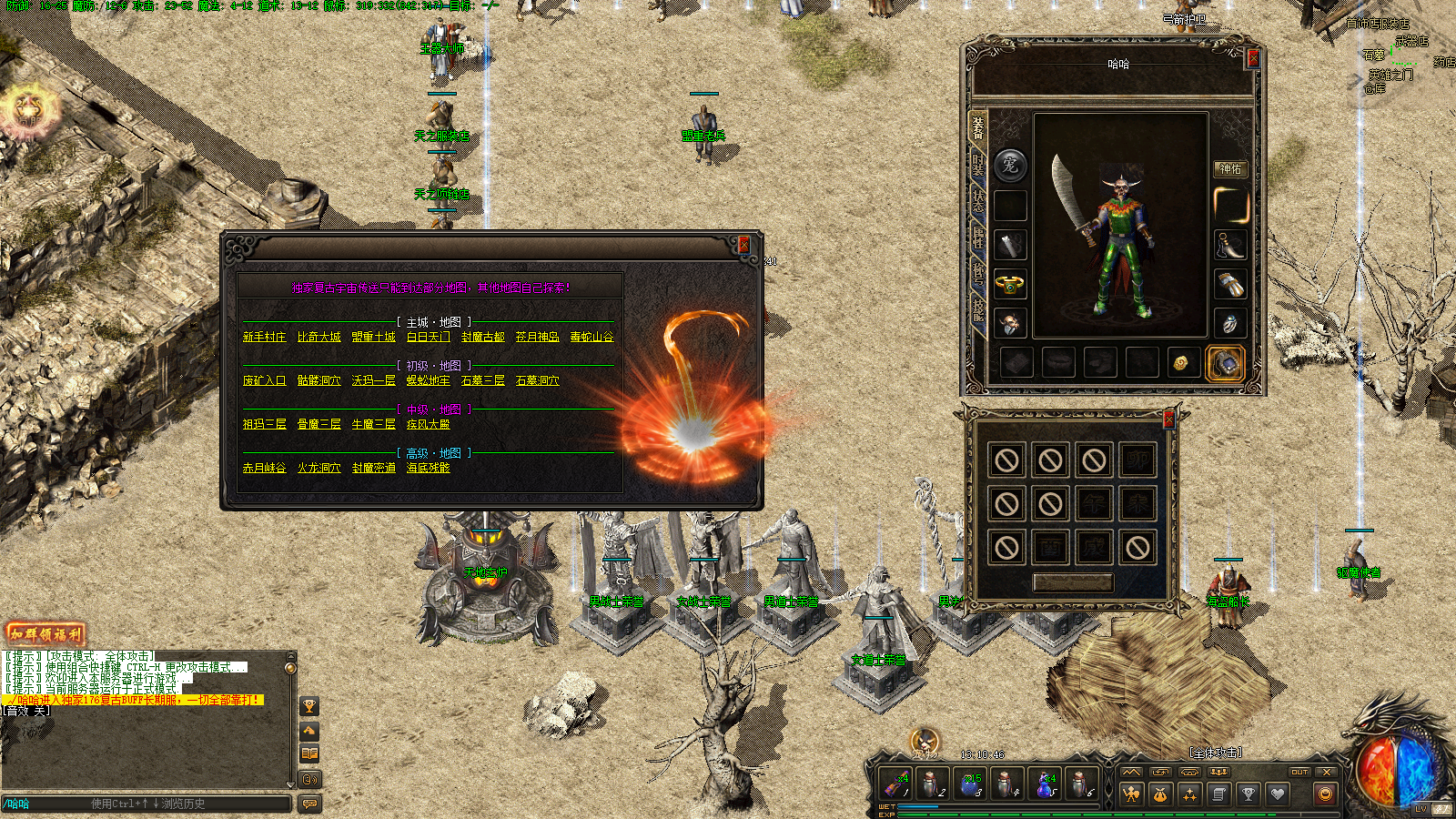Close the character equipment window

[x=1252, y=58]
